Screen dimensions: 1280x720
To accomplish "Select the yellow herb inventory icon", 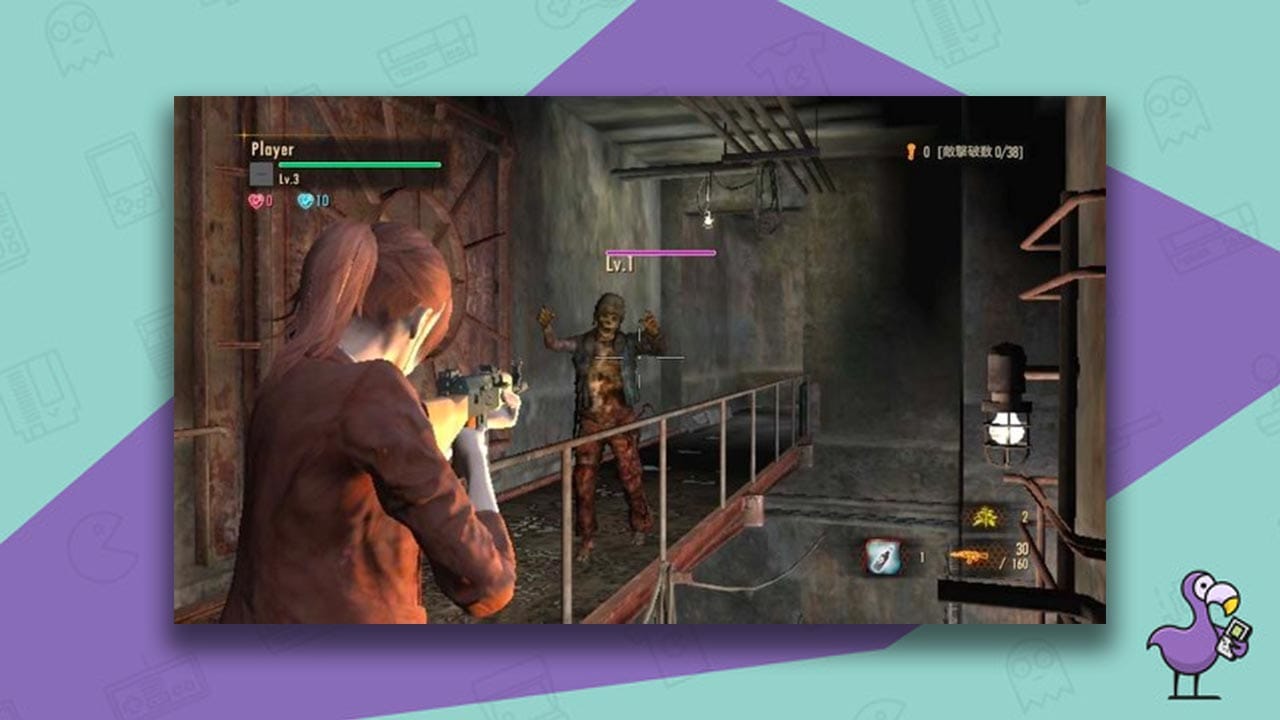I will coord(984,516).
